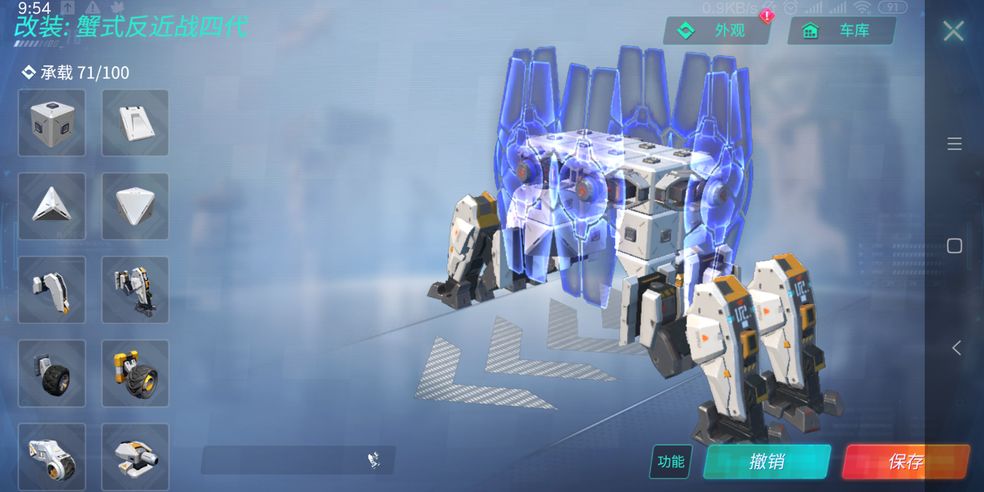Click the bar with the satellite dish icon

coord(298,460)
